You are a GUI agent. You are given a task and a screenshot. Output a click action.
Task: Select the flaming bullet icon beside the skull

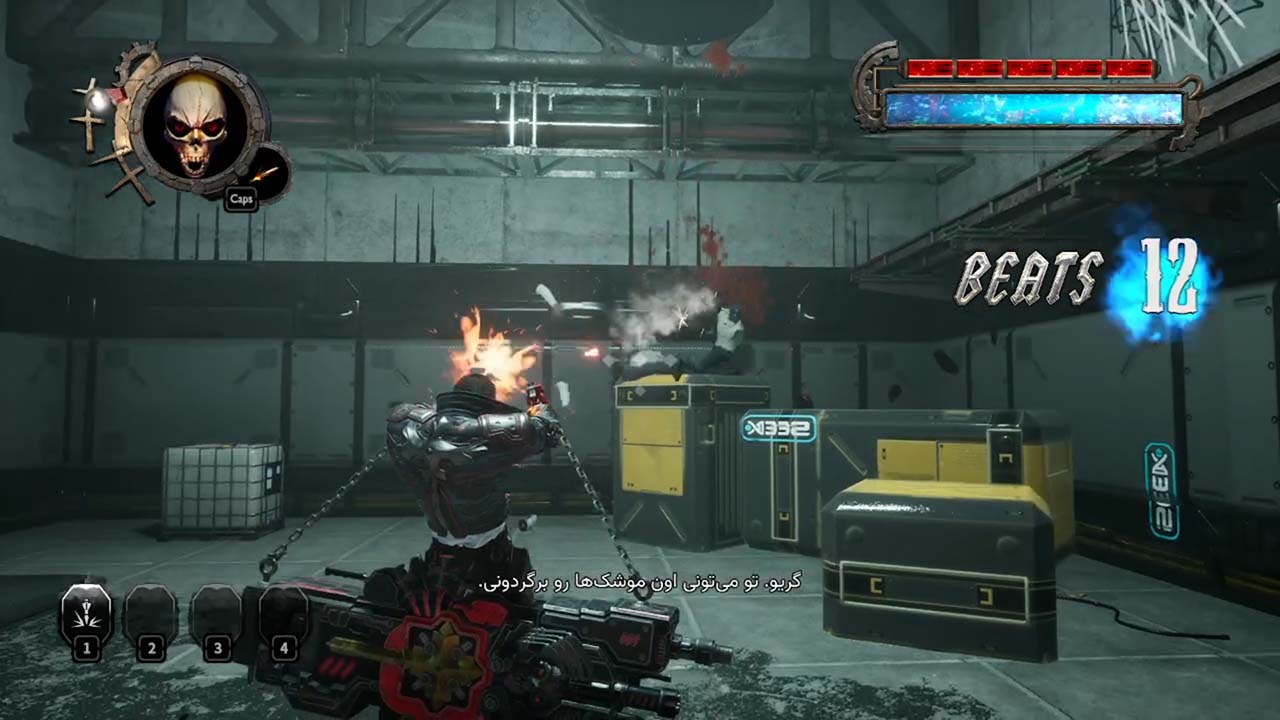pyautogui.click(x=266, y=173)
